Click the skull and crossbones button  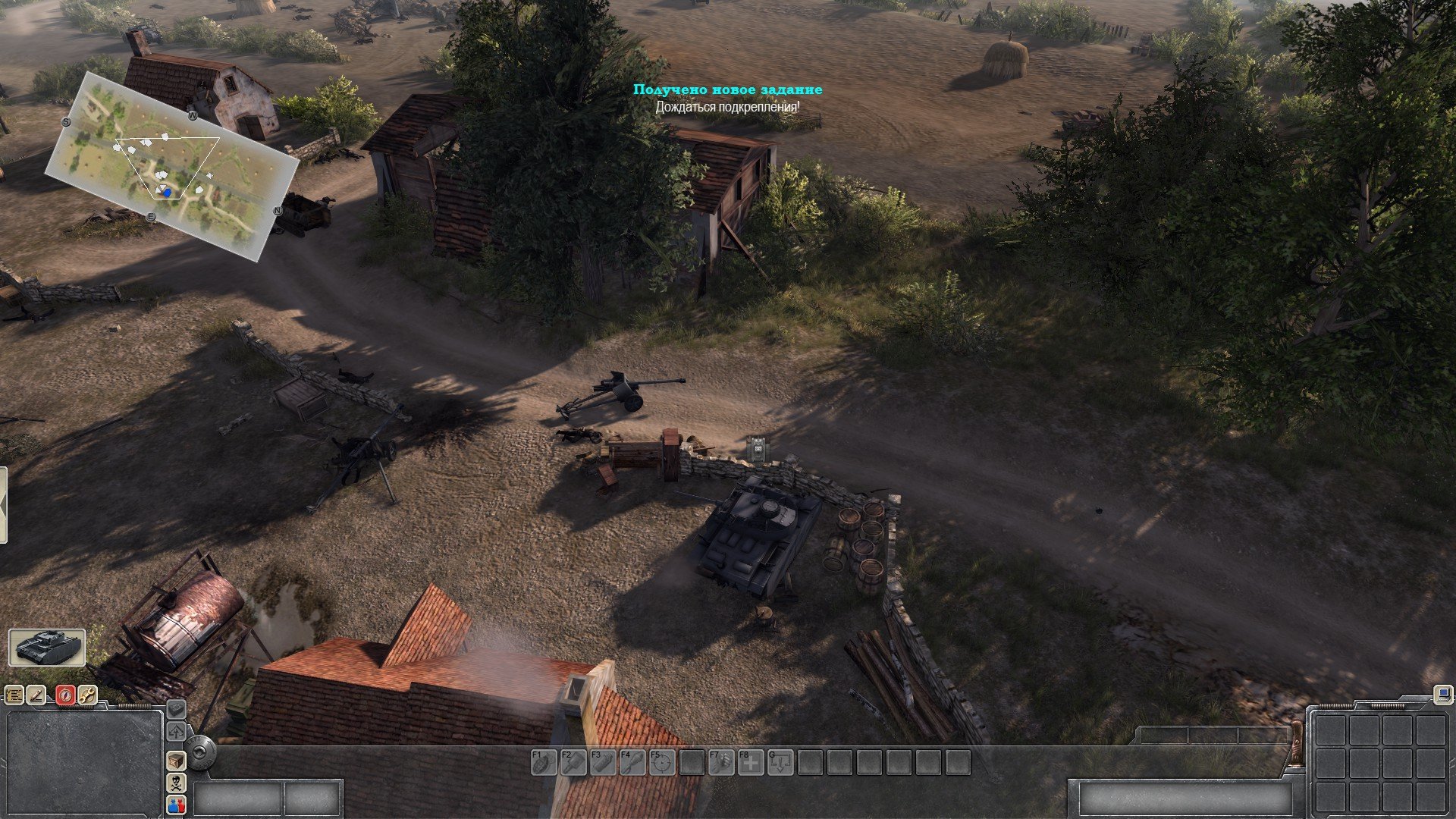[176, 783]
